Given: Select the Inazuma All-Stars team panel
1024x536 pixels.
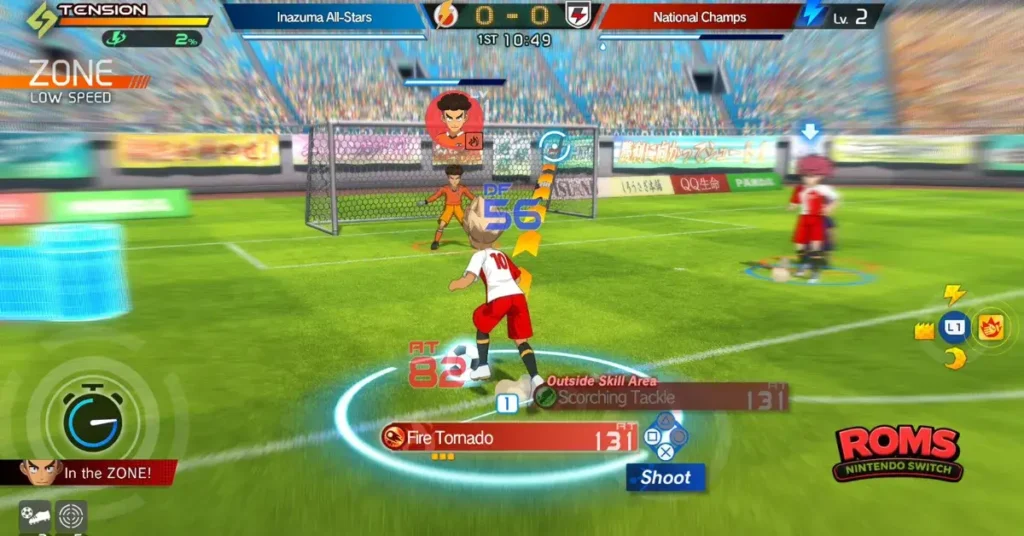Looking at the screenshot, I should pyautogui.click(x=326, y=17).
